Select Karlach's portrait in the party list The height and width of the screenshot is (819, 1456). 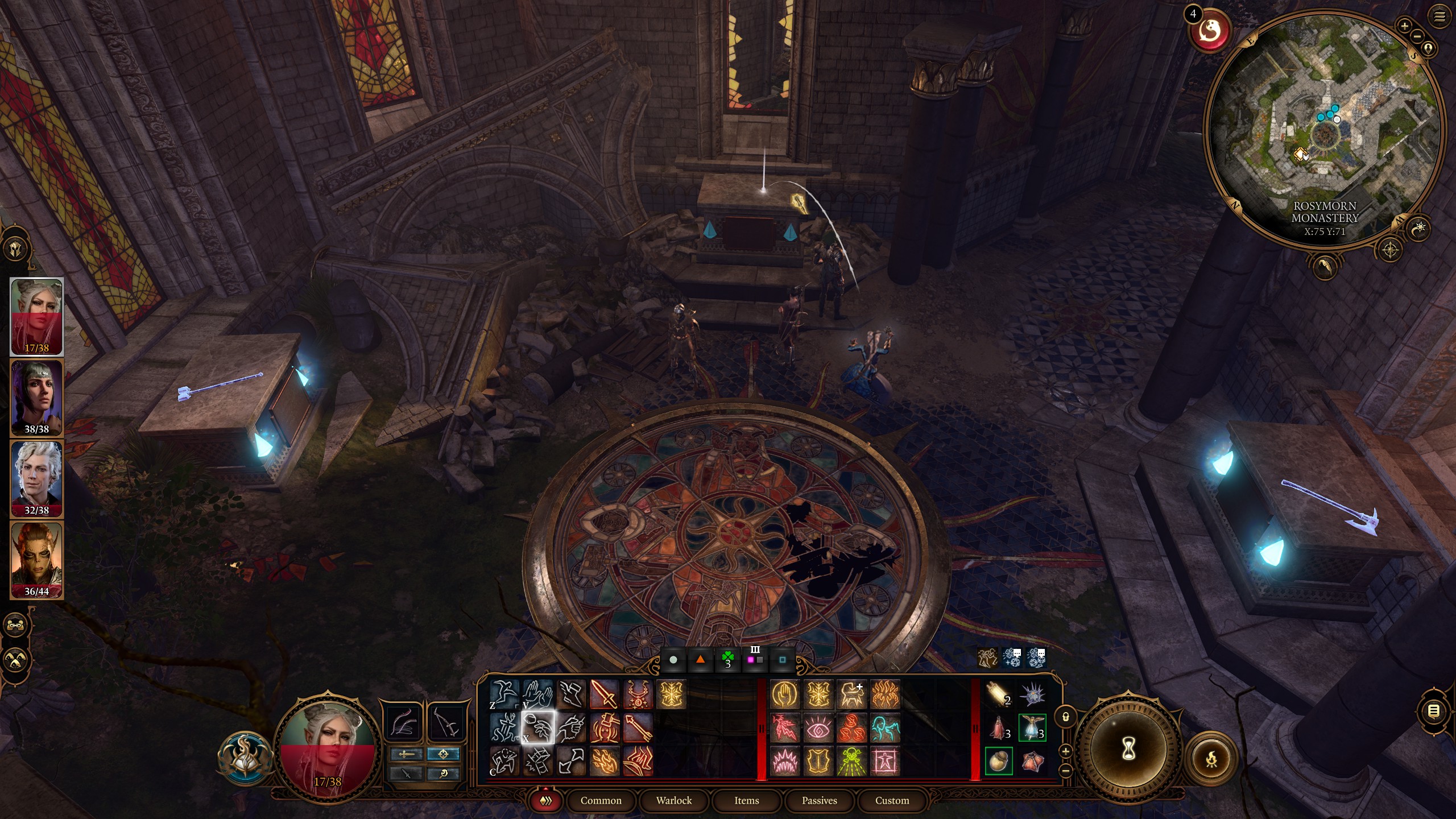(36, 555)
